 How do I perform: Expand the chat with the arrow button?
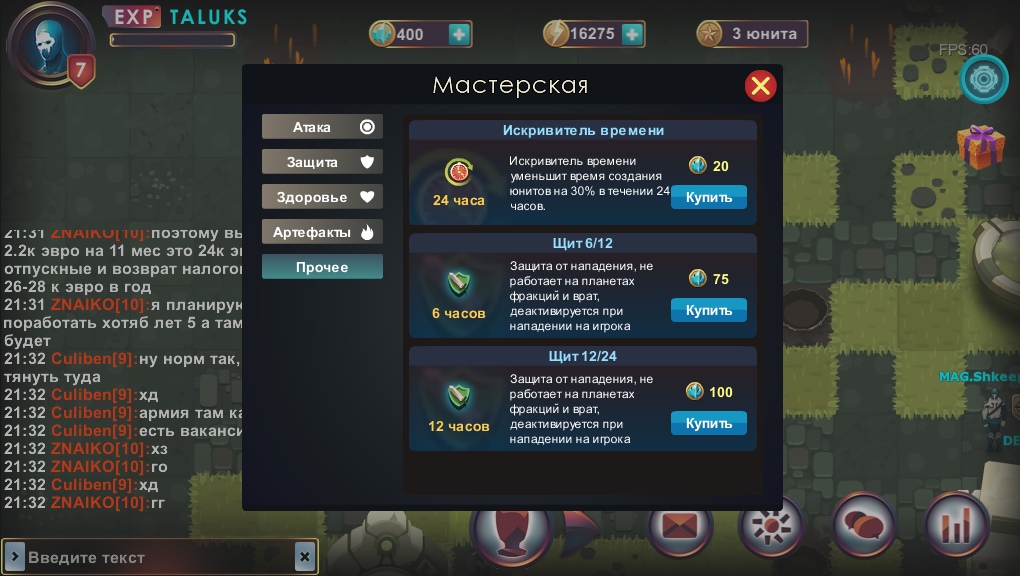(15, 557)
